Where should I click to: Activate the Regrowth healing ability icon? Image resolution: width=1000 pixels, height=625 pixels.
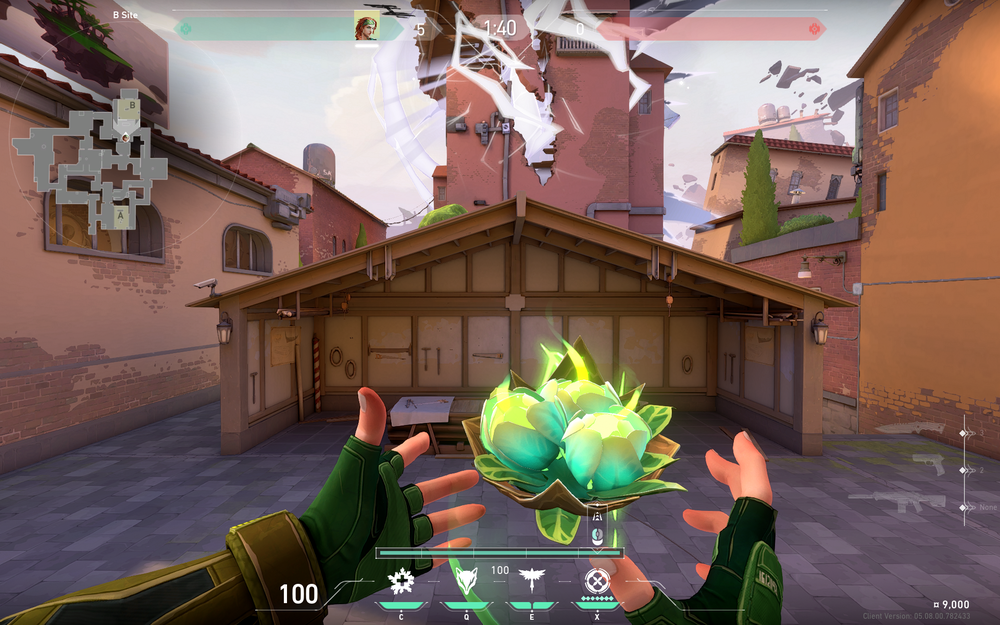click(x=401, y=581)
